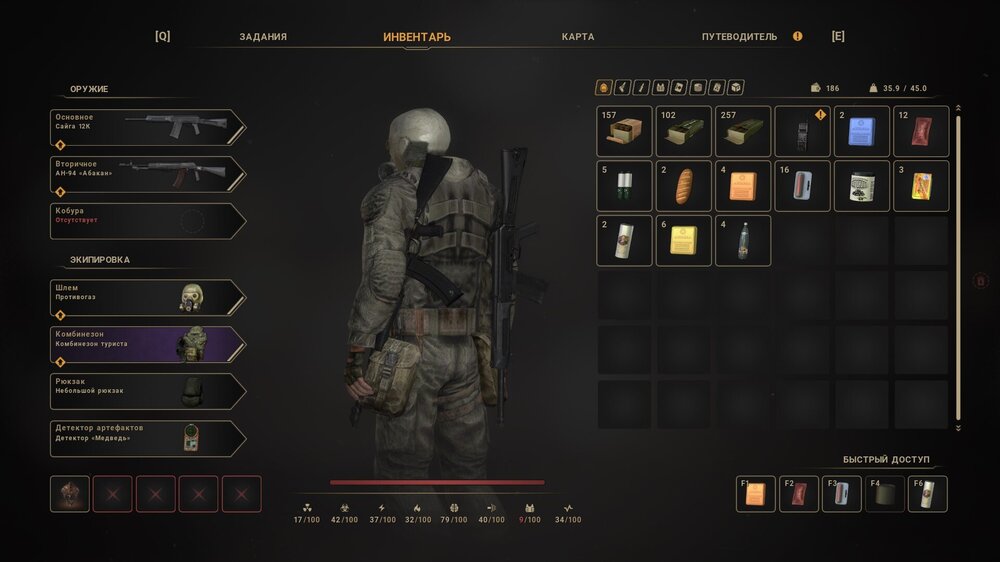Image resolution: width=1000 pixels, height=562 pixels.
Task: Select the ammo box stack of 157
Action: pos(625,132)
